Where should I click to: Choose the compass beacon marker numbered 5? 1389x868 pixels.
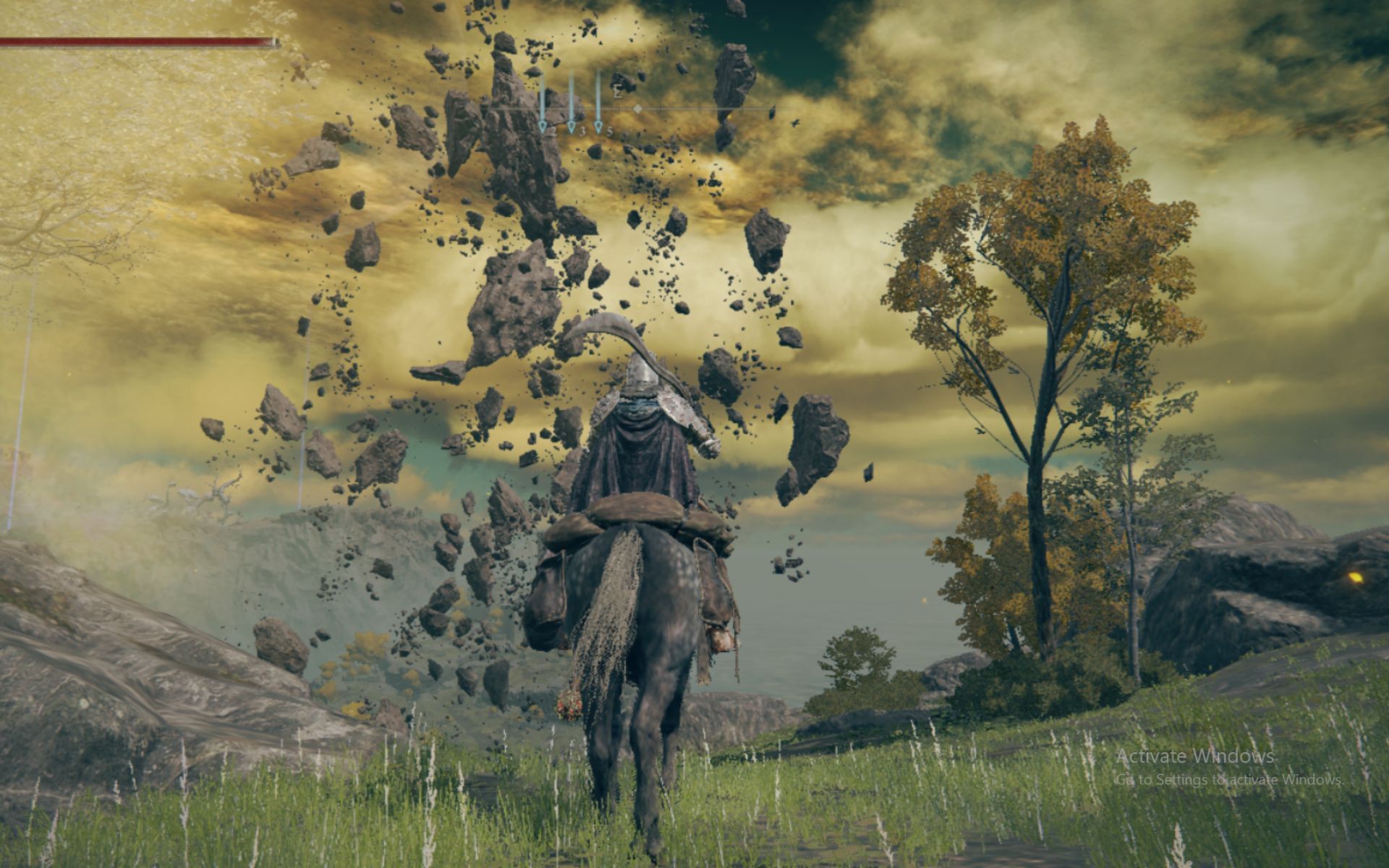598,127
